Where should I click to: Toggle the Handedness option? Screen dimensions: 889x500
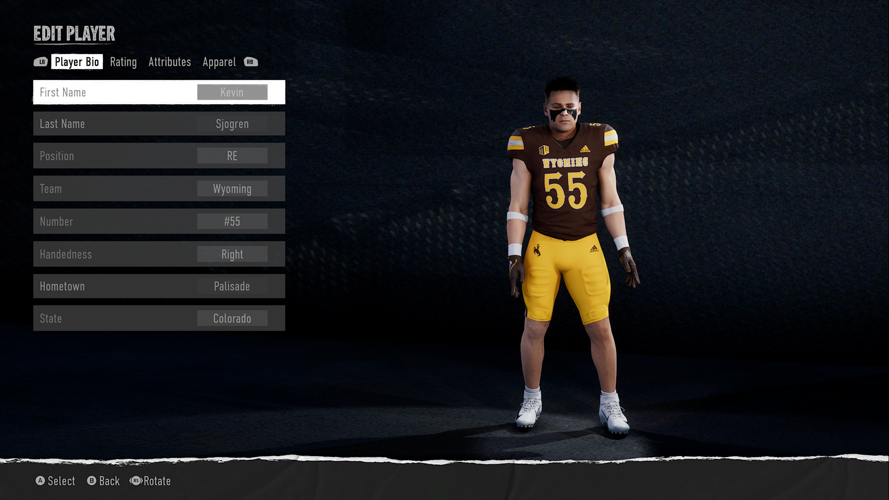tap(159, 254)
